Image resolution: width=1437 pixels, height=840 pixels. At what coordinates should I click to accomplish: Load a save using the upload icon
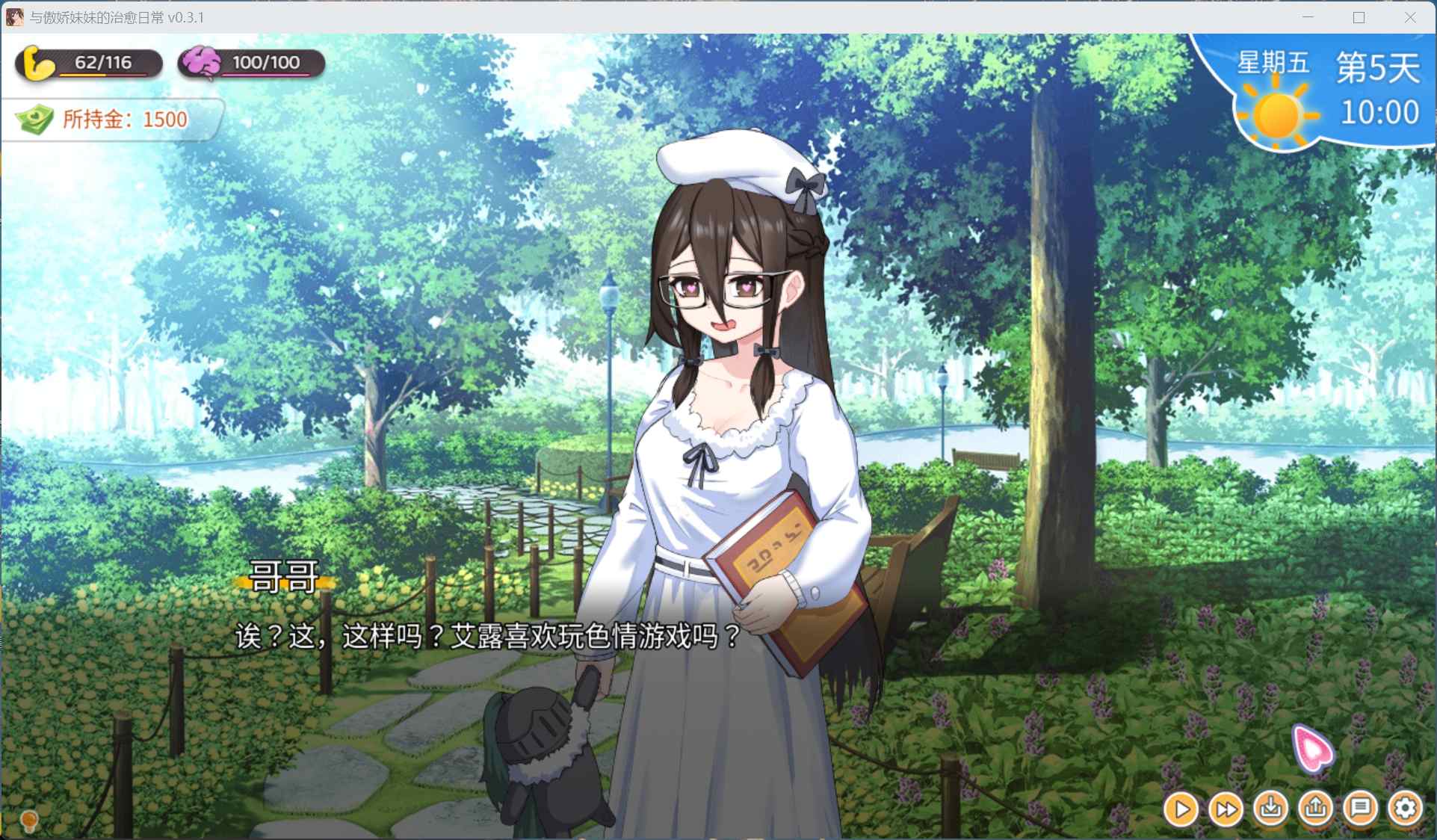coord(1316,809)
